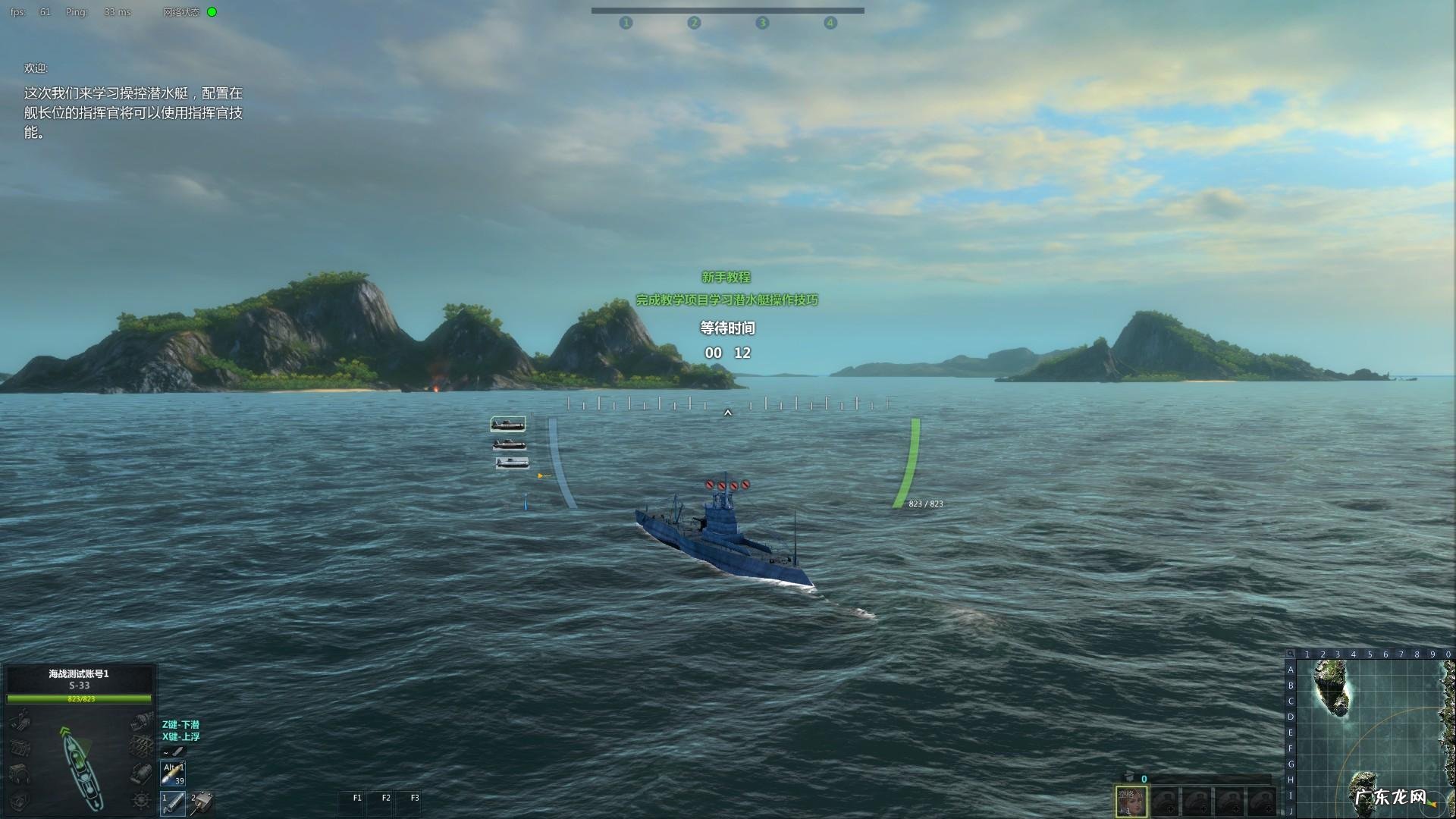Select the deck gun weapon slot 2
Image resolution: width=1456 pixels, height=819 pixels.
[x=202, y=802]
